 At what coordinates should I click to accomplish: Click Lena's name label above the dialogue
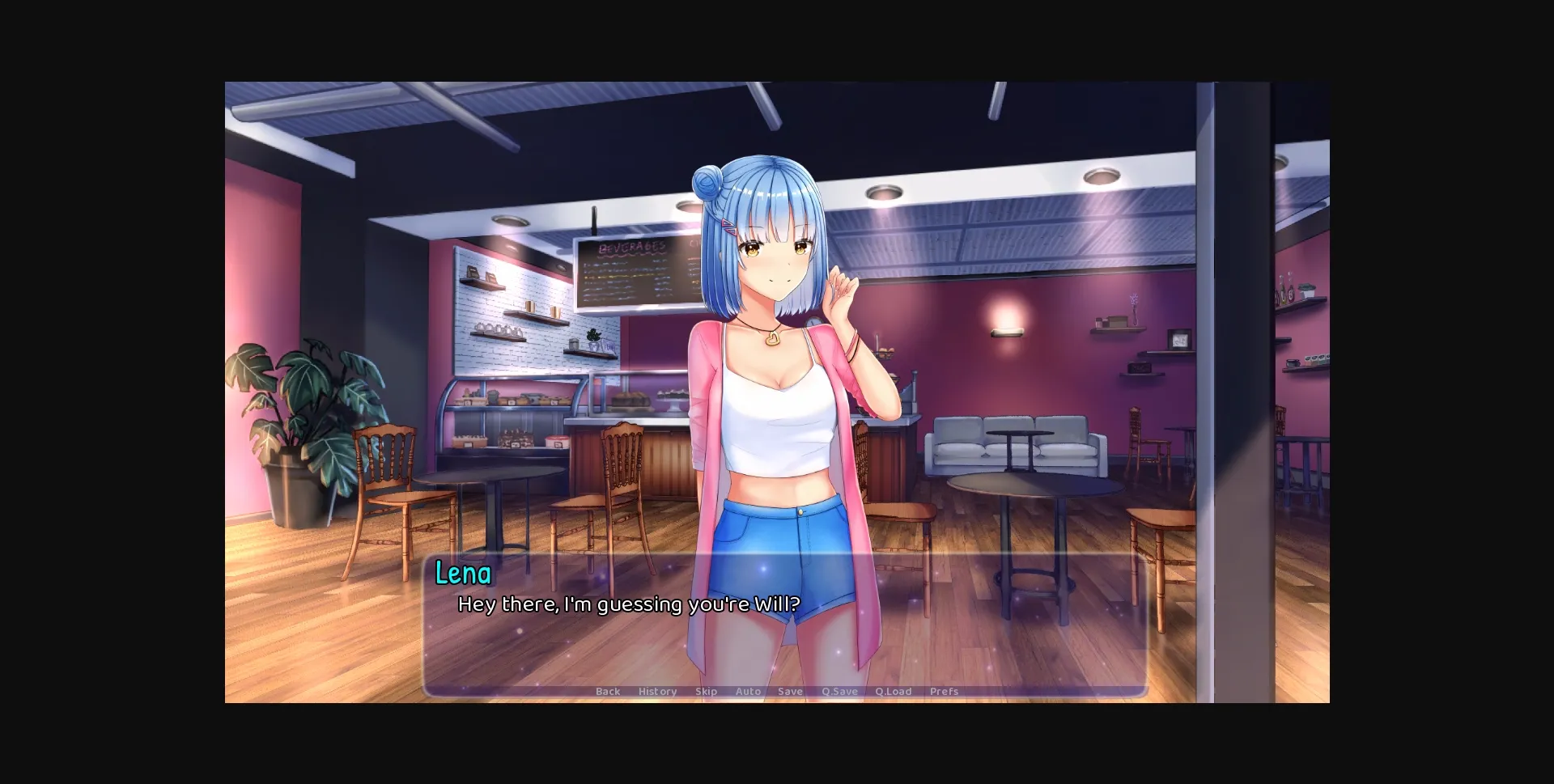(462, 574)
